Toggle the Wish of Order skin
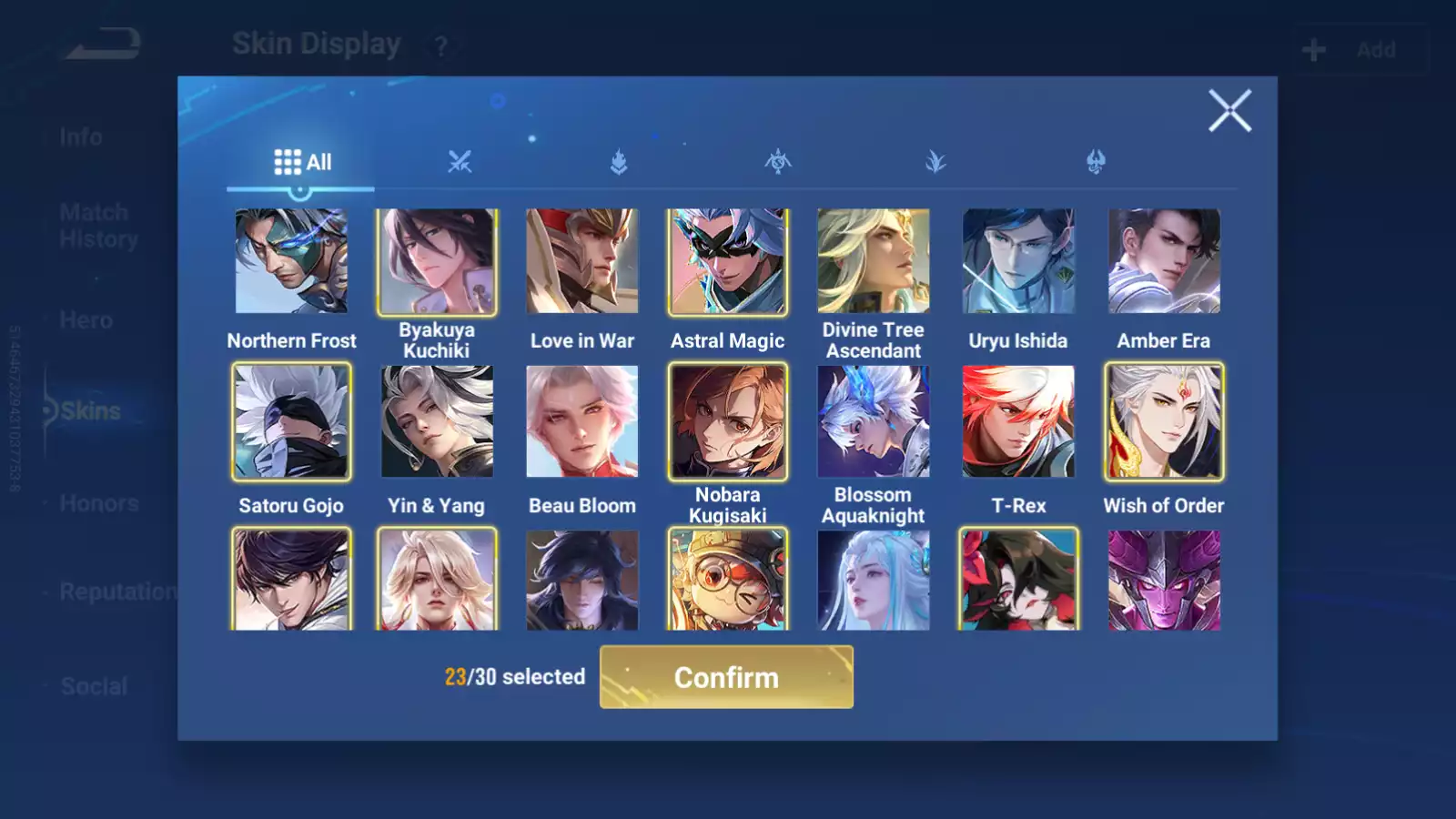 click(1164, 422)
